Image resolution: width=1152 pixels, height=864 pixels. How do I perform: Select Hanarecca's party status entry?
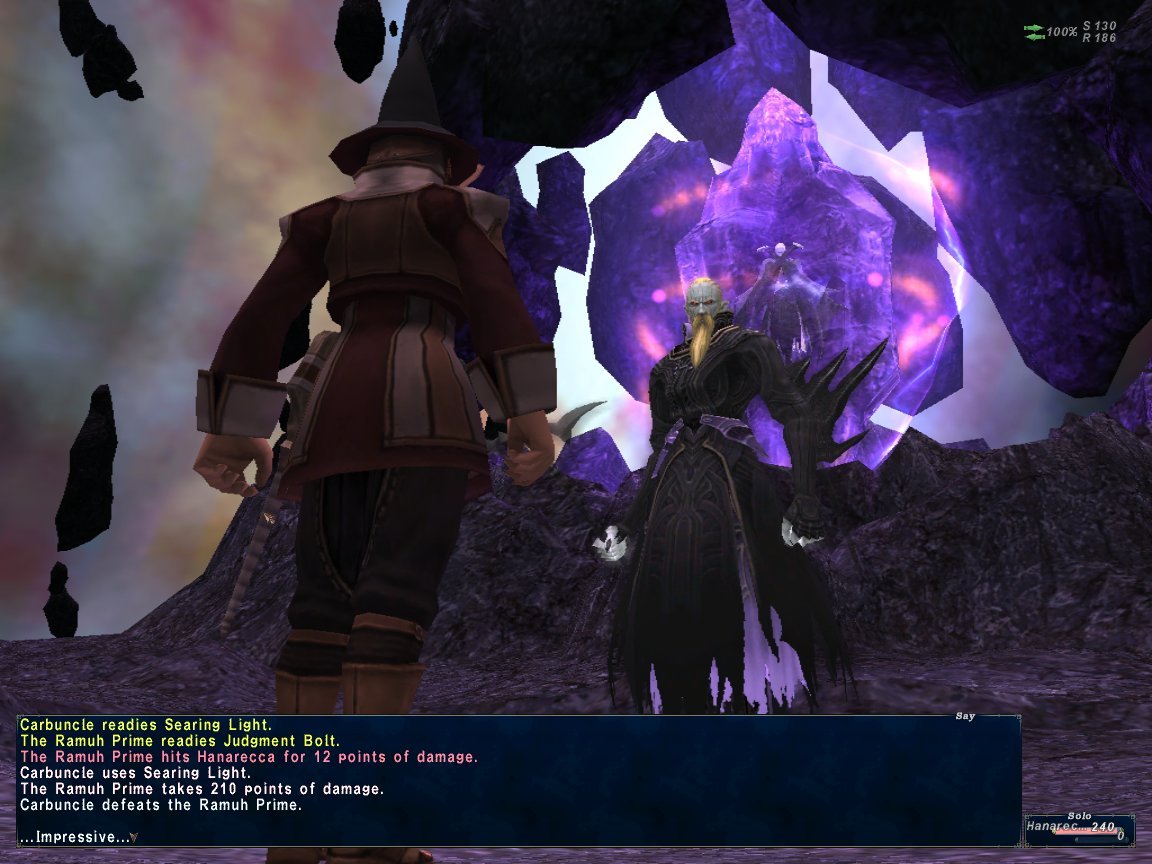pos(1077,829)
